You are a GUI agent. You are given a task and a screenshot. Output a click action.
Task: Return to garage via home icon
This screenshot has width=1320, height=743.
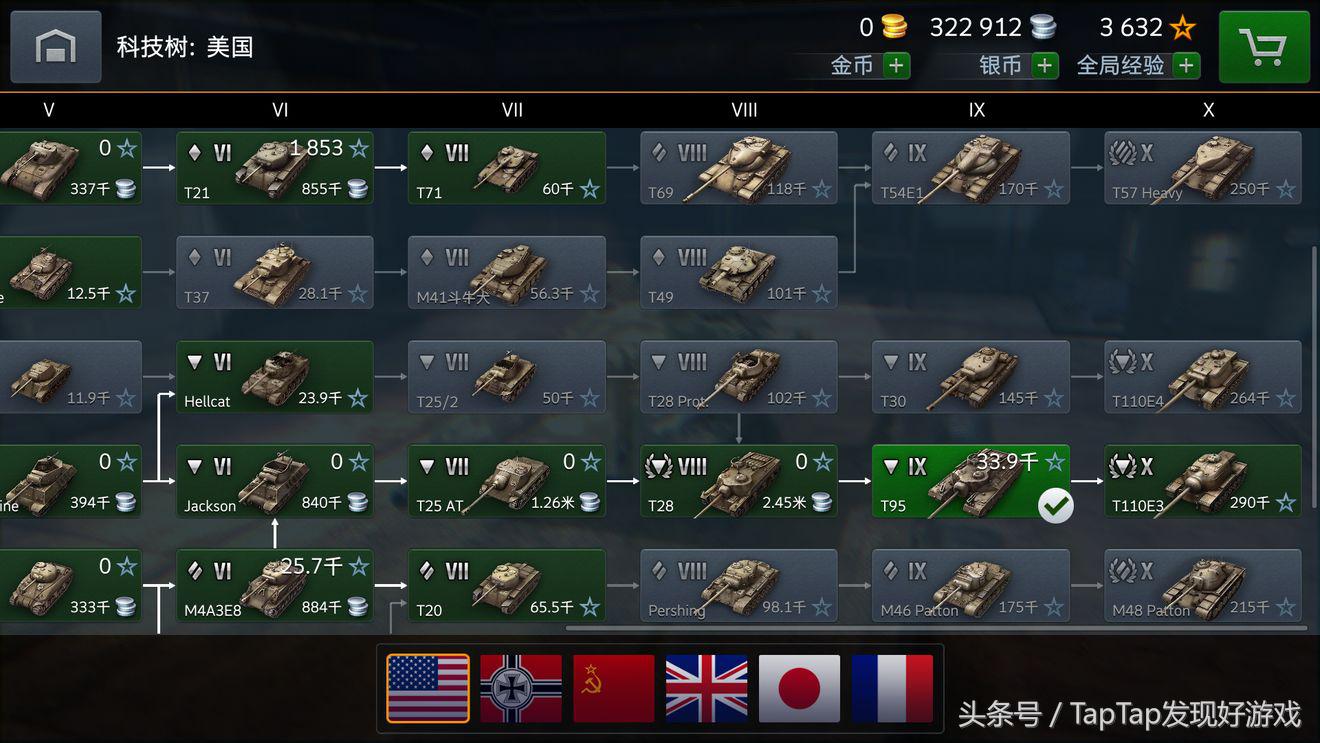tap(55, 46)
